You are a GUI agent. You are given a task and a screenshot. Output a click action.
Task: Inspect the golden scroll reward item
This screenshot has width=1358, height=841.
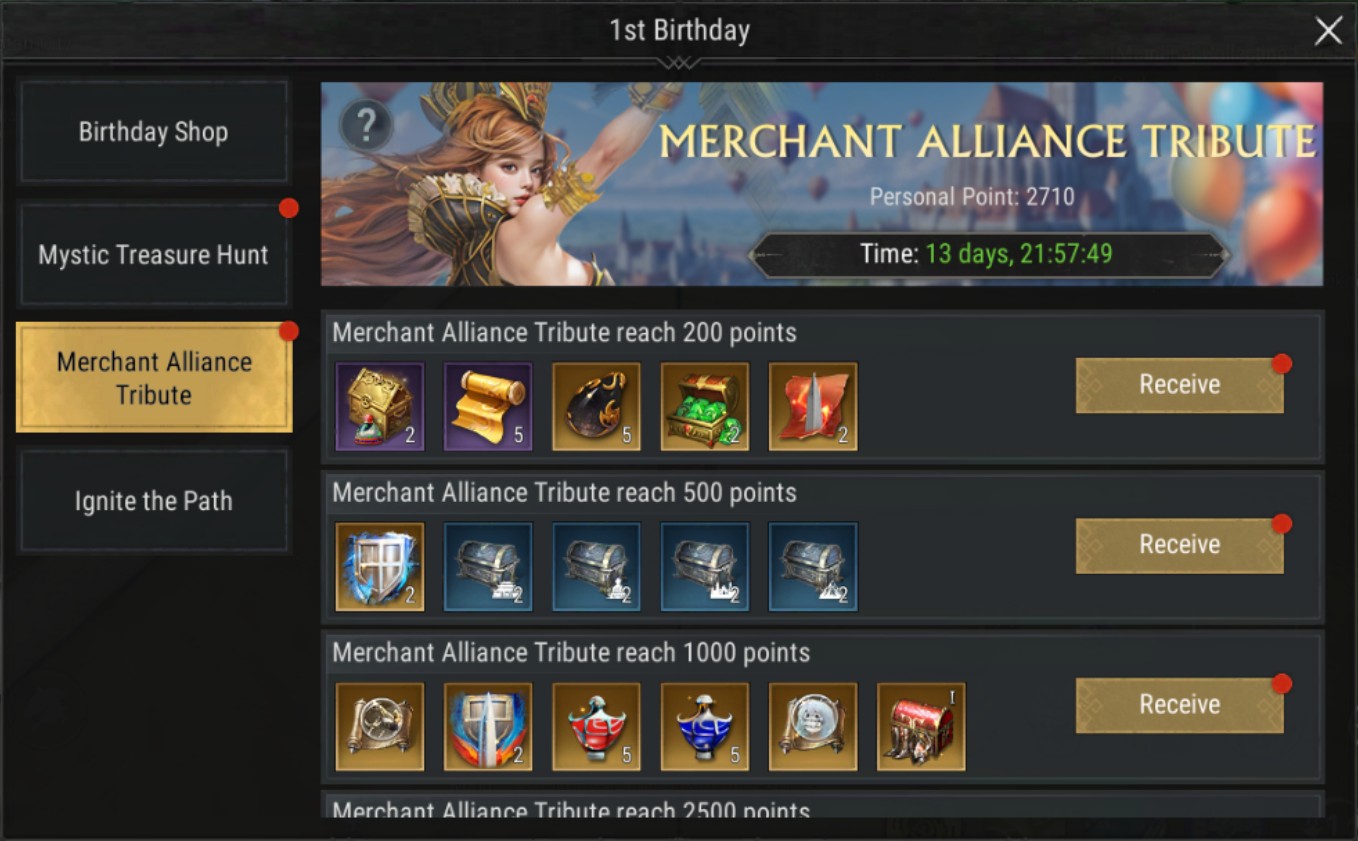click(488, 407)
